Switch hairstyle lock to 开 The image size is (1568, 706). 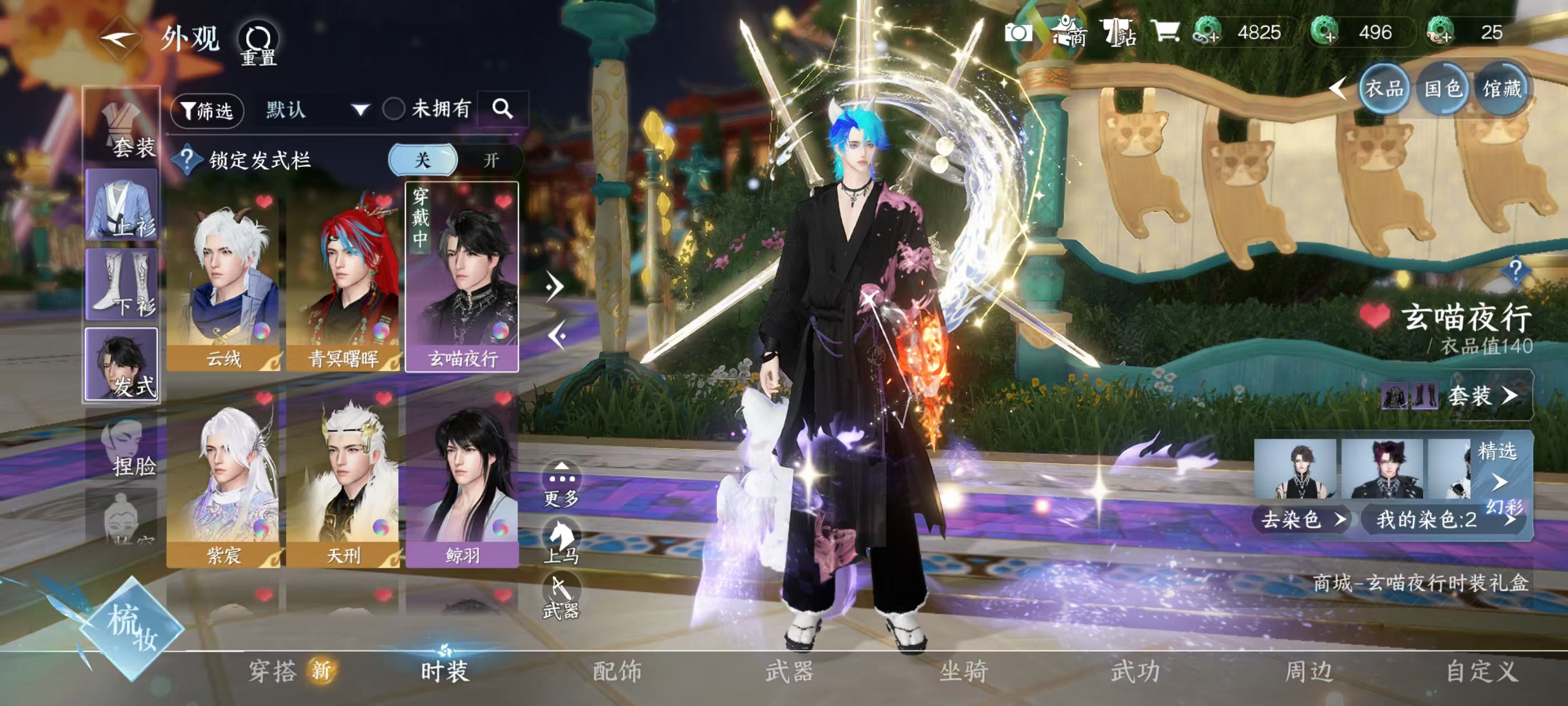491,160
